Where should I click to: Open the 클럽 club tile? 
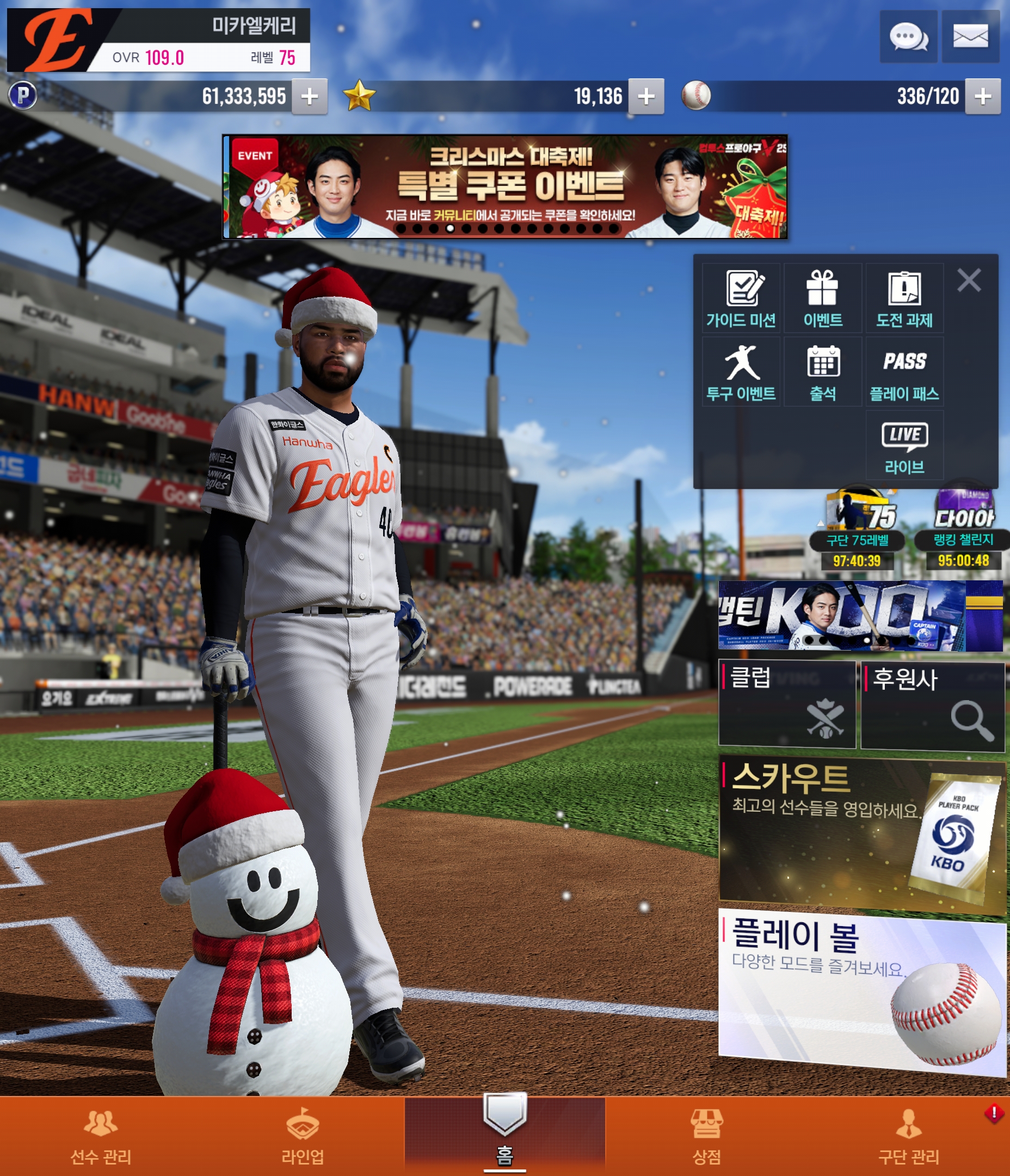point(786,705)
